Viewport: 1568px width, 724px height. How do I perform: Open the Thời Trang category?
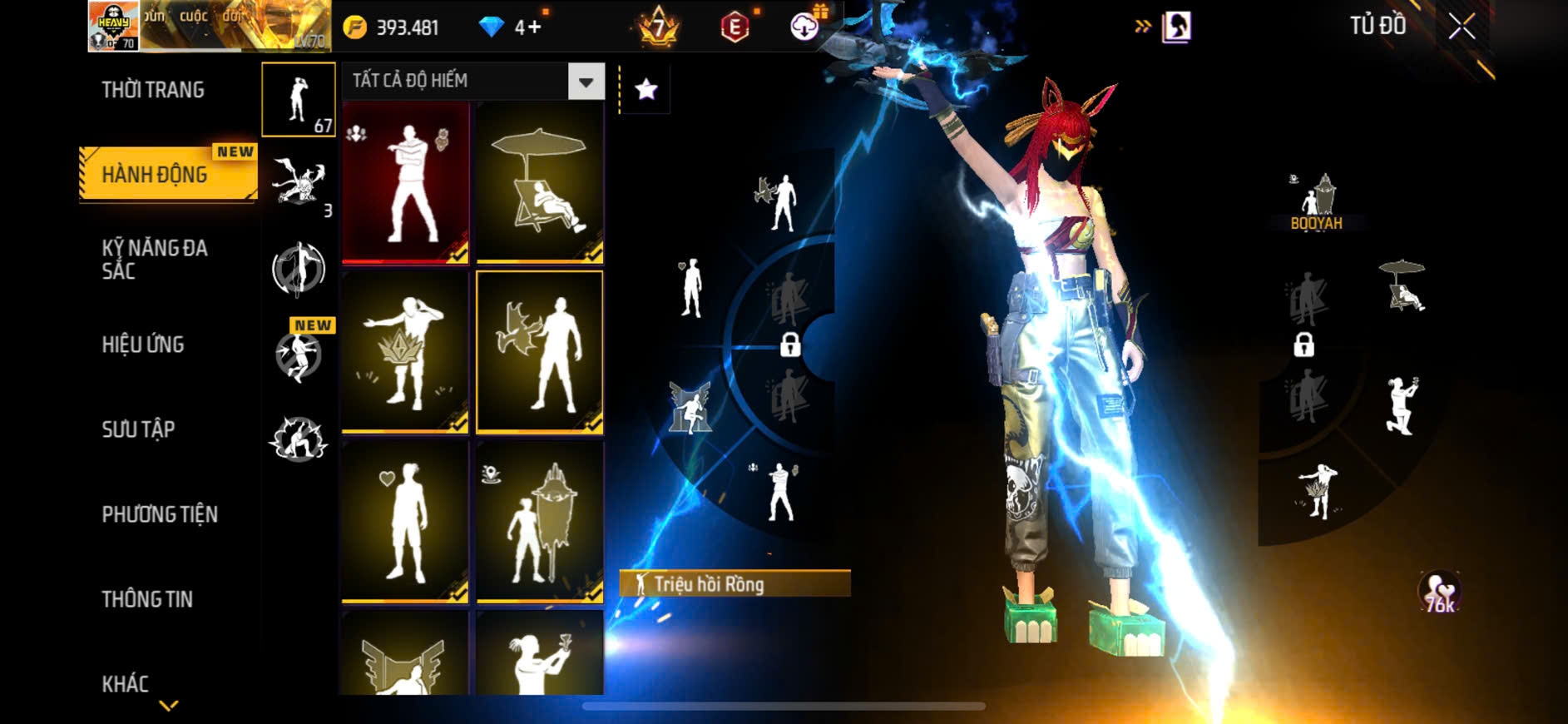pos(153,90)
